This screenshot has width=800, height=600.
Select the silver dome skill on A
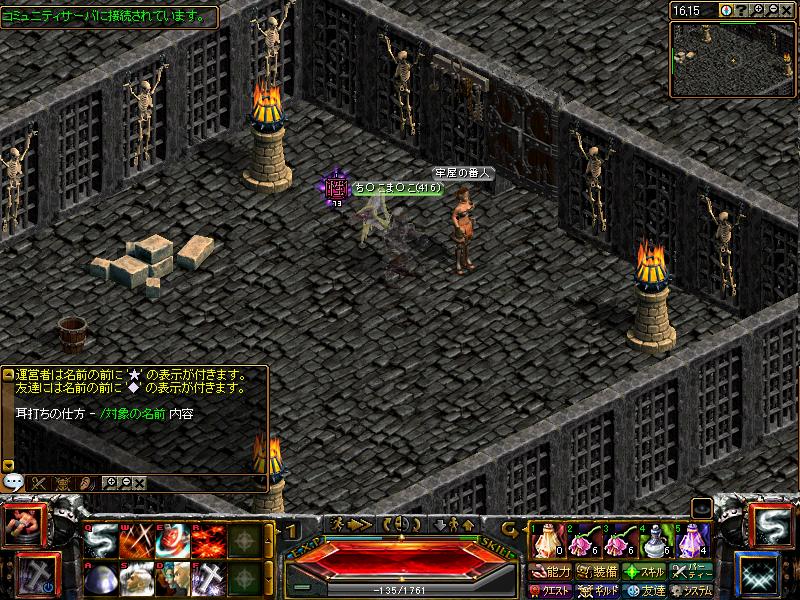coord(100,579)
